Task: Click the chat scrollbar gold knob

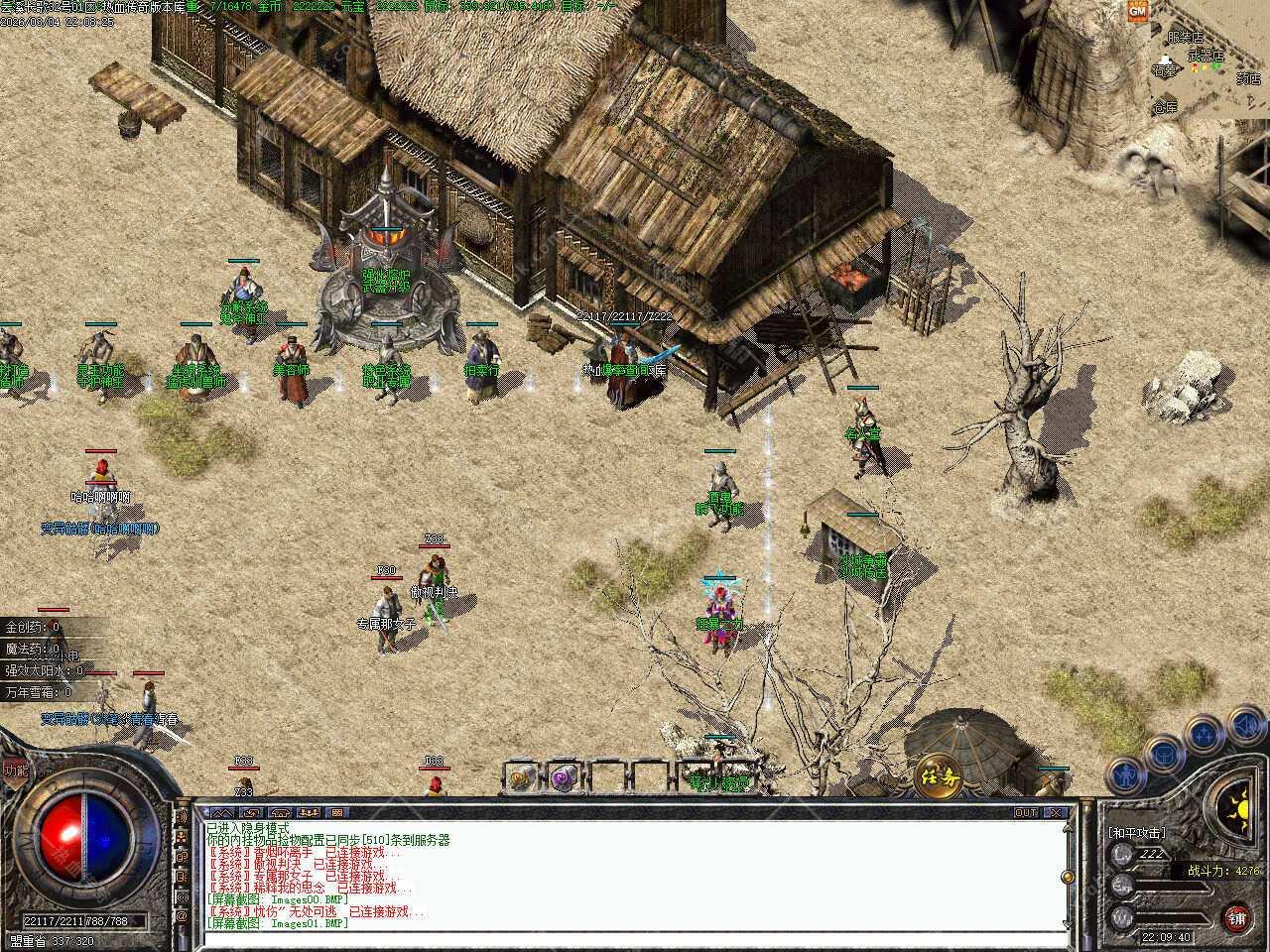Action: pos(1067,879)
